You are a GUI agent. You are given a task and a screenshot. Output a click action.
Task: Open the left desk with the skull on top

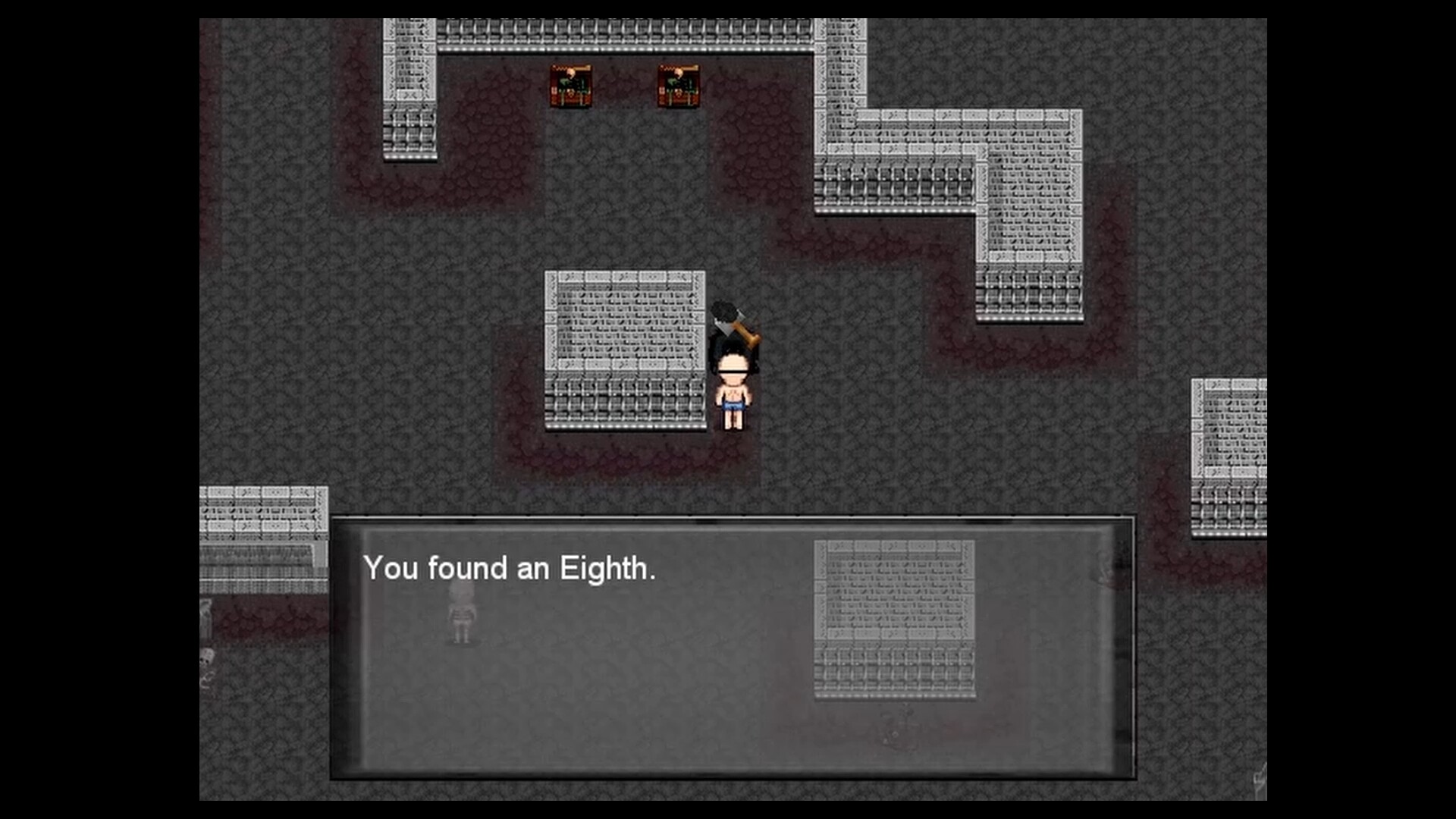(570, 85)
